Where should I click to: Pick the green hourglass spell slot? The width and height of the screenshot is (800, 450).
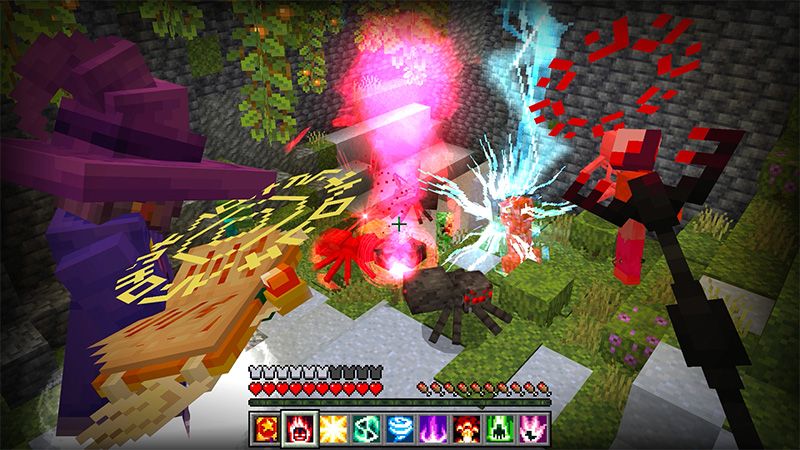click(368, 430)
